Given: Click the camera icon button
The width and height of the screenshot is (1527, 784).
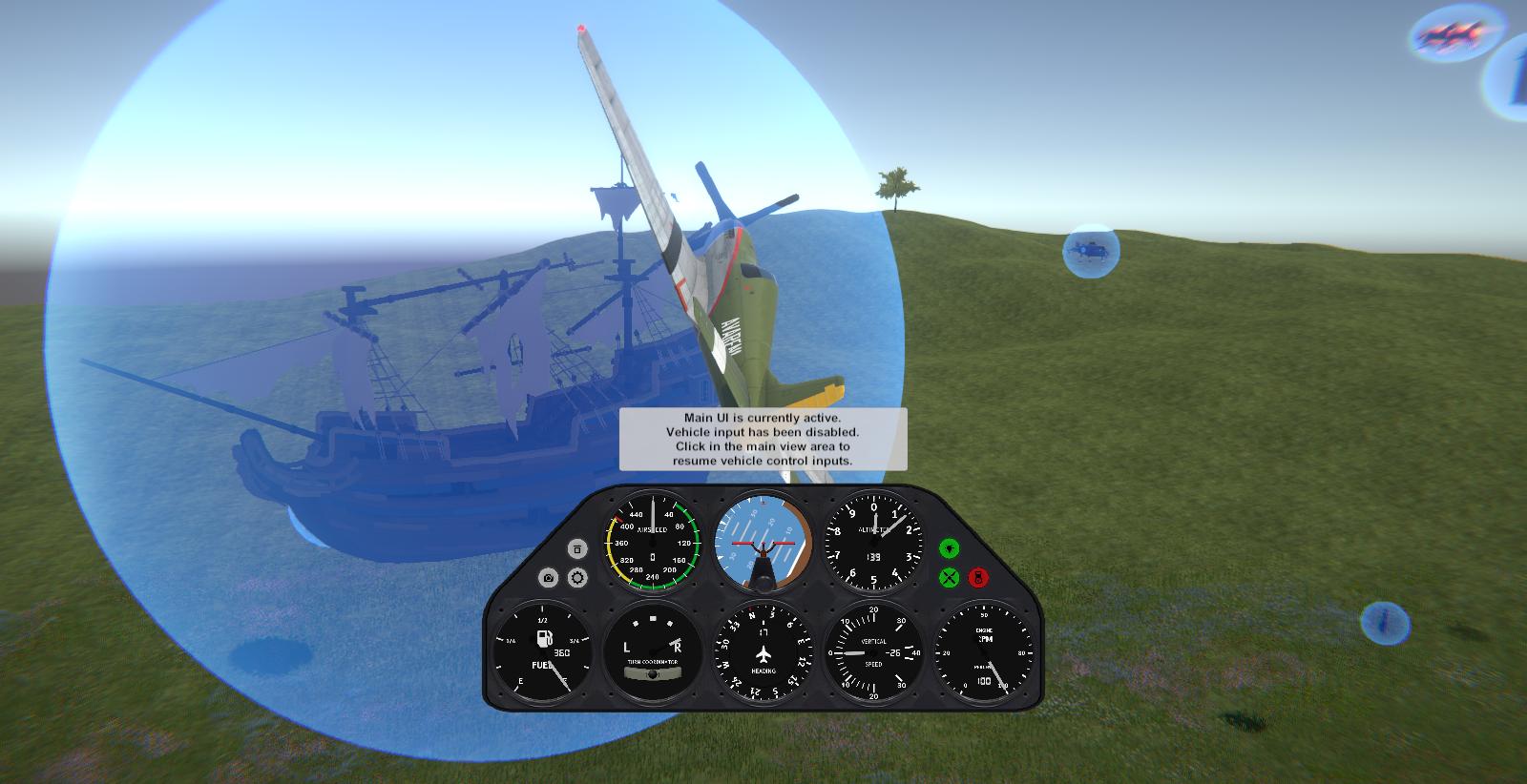Looking at the screenshot, I should coord(548,578).
